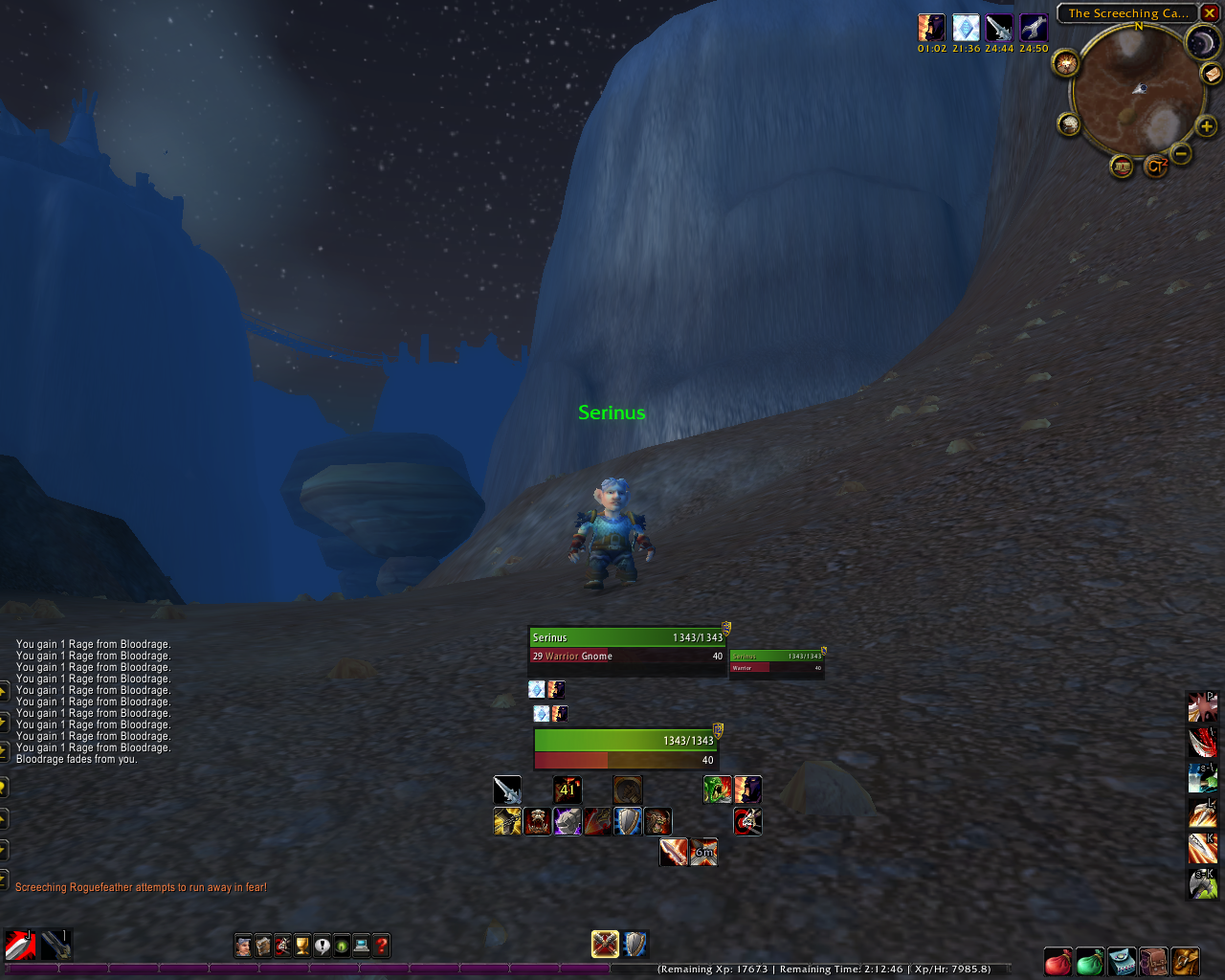
Task: Switch to Defensive Stance shield icon
Action: (635, 945)
